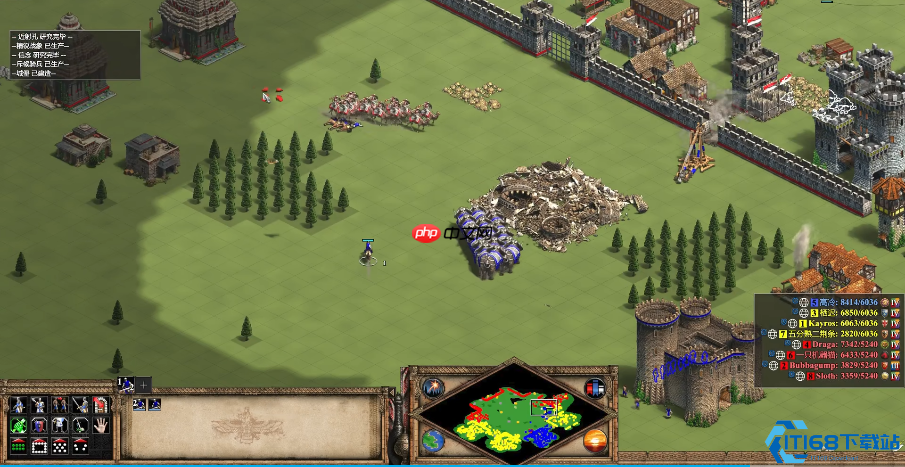Image resolution: width=905 pixels, height=467 pixels.
Task: Activate the flare signal button beside the minimap
Action: [434, 388]
